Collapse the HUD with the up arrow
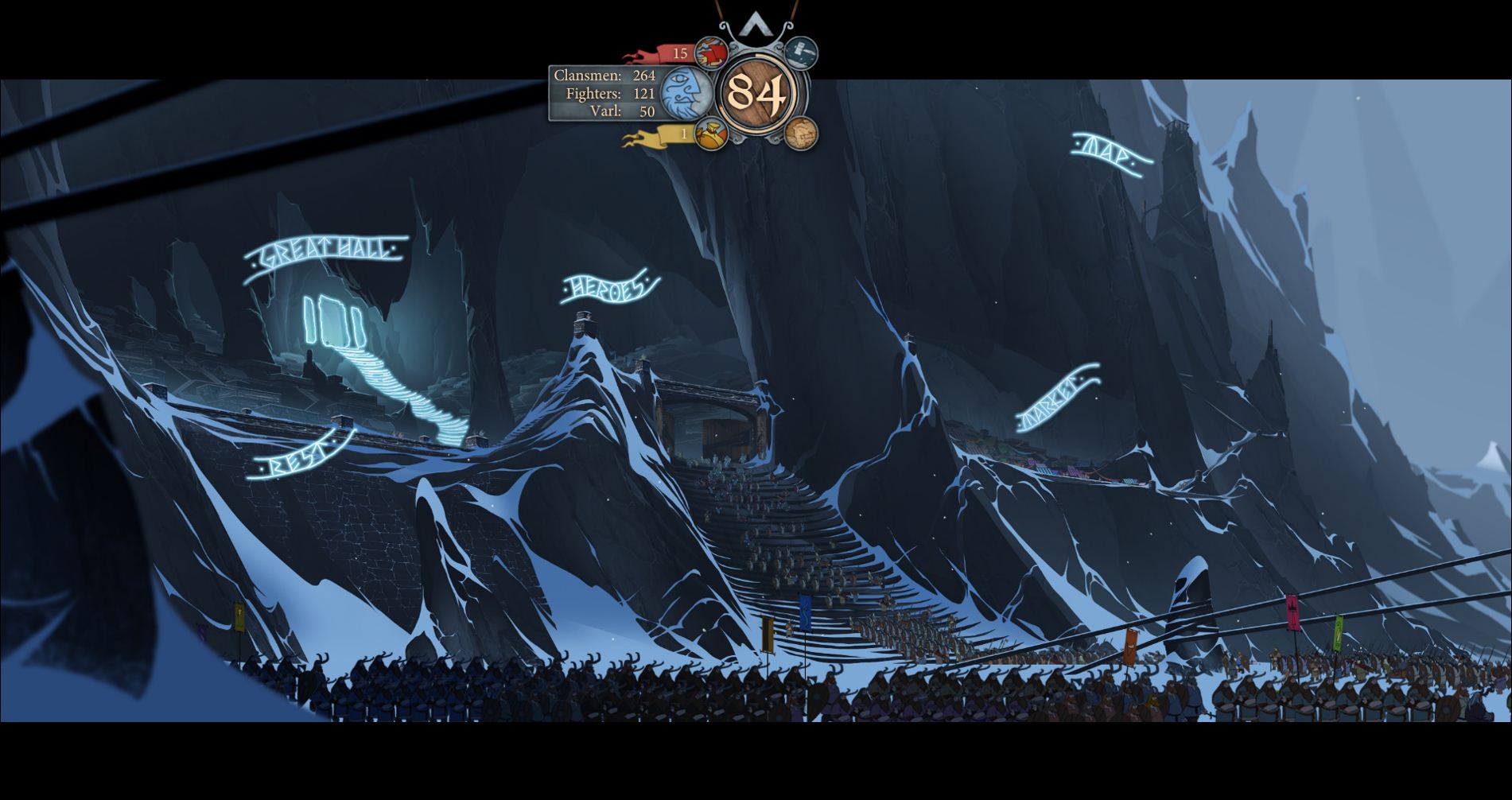 click(752, 26)
